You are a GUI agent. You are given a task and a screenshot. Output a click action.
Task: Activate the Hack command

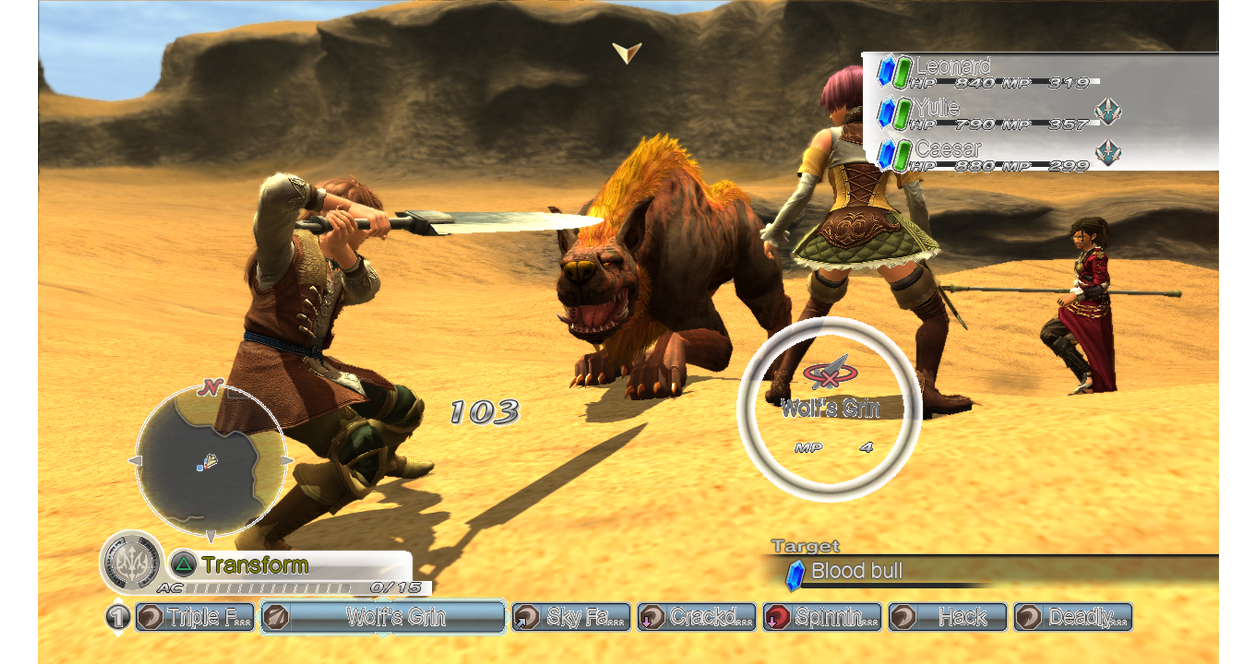tap(947, 617)
